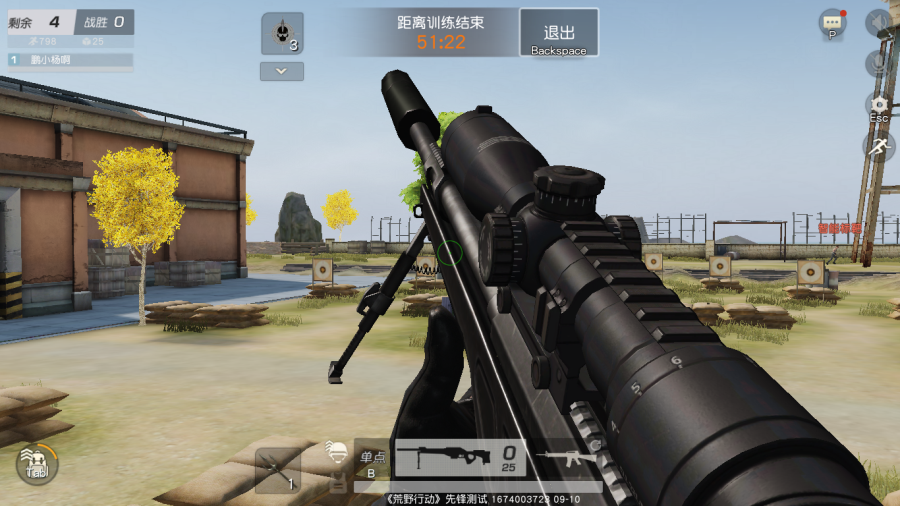Open the chat speech-bubble icon
This screenshot has width=900, height=506.
point(832,22)
